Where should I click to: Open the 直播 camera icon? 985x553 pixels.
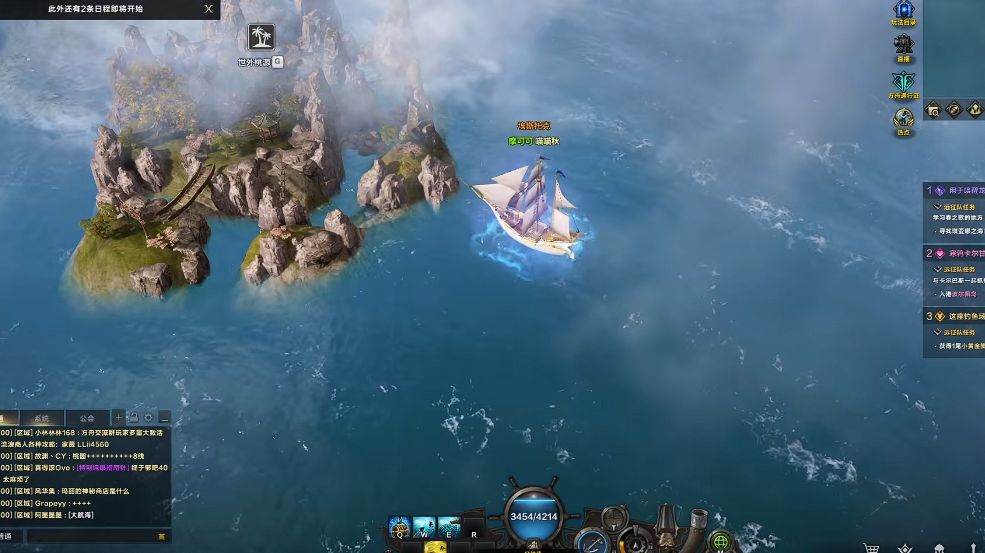pos(904,45)
